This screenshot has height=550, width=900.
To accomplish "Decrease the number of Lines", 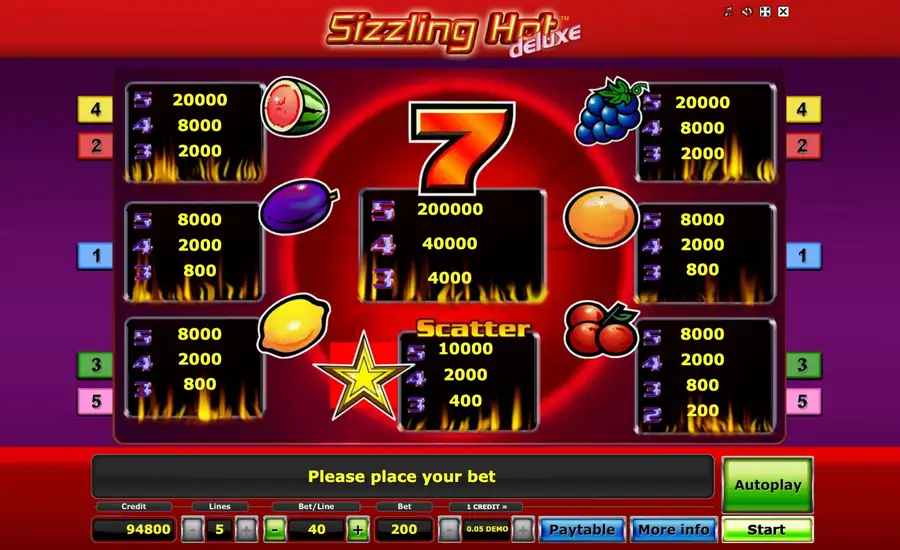I will click(x=192, y=529).
